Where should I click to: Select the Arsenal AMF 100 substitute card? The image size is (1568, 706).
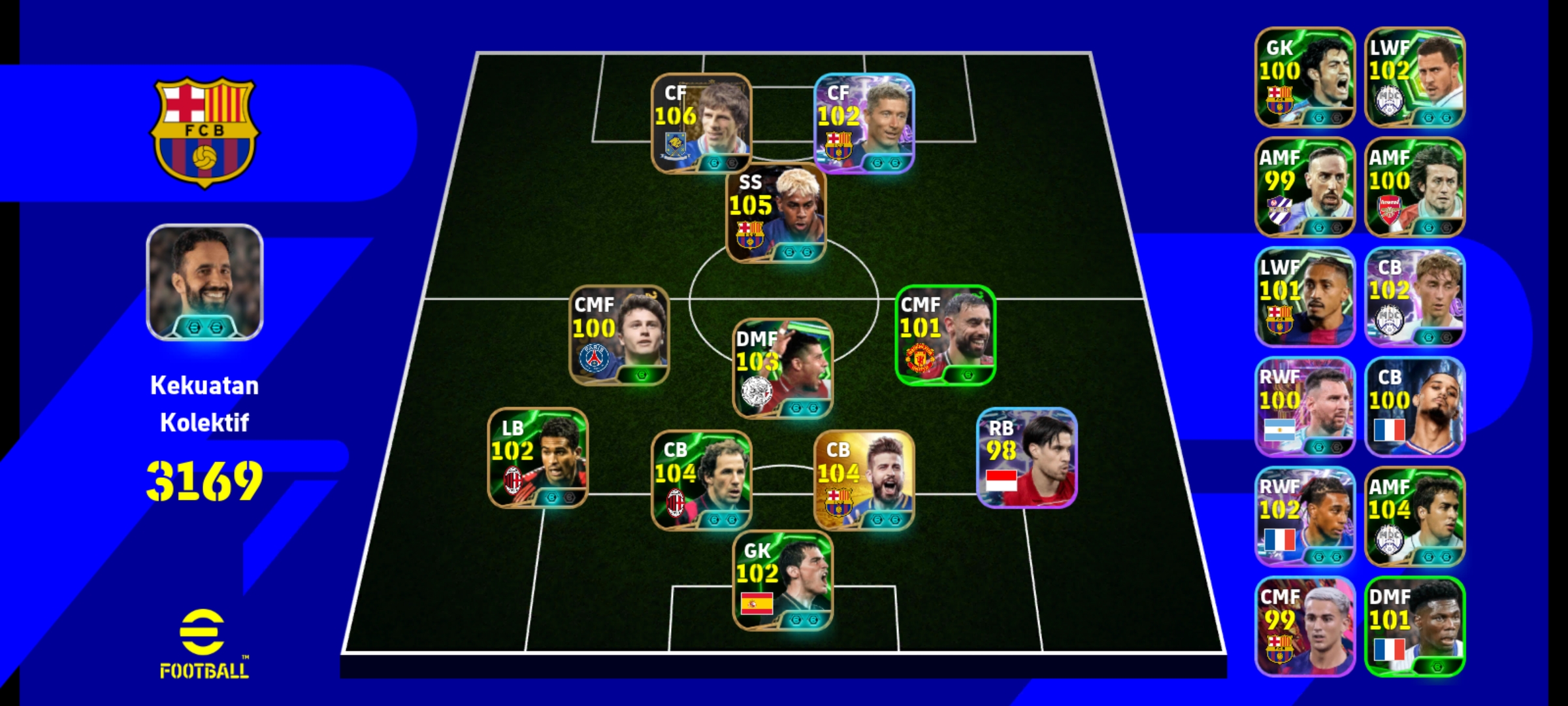1414,187
